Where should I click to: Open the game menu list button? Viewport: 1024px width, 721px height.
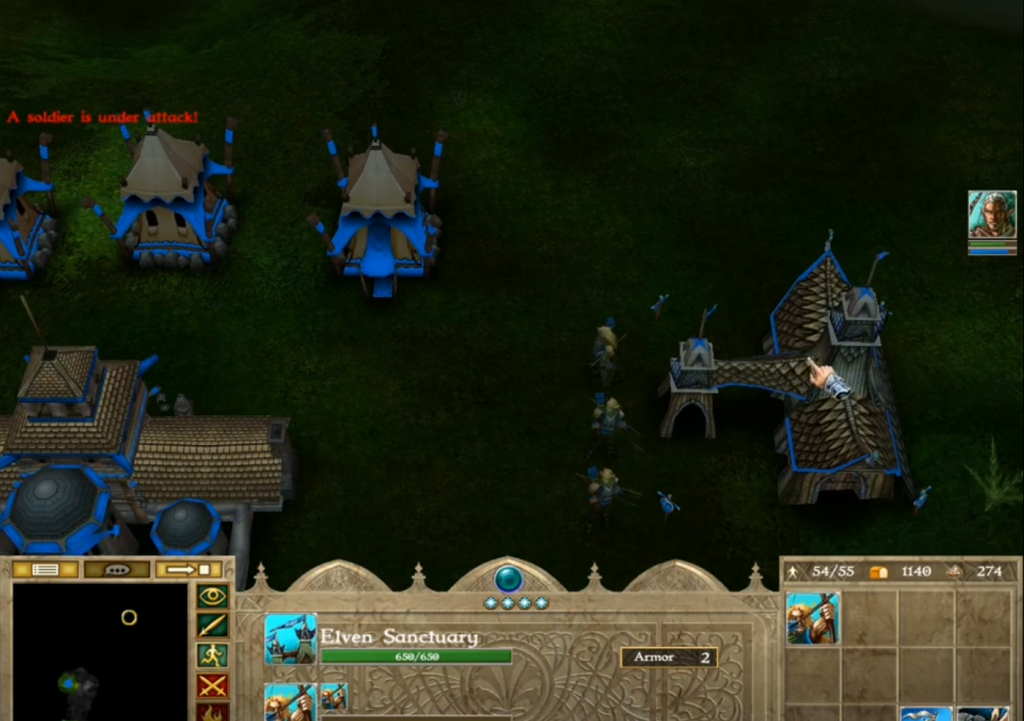45,570
